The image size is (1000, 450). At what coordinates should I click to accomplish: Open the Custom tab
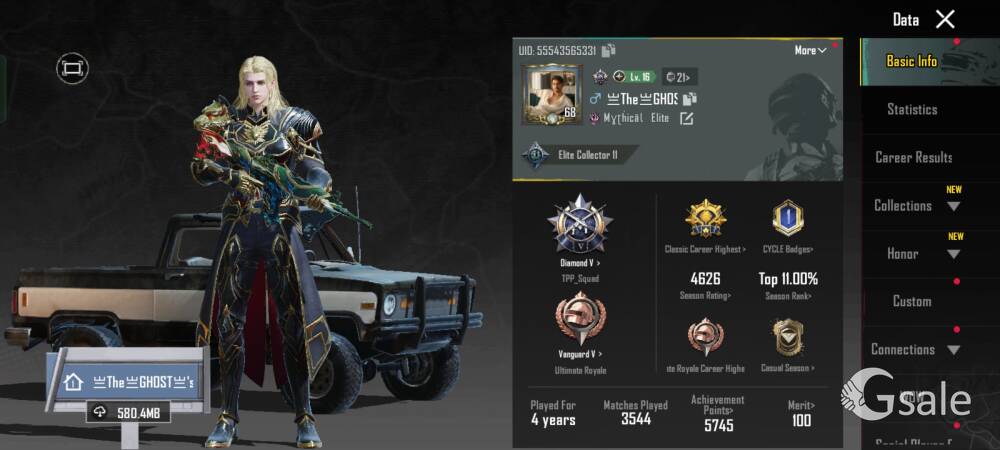tap(911, 301)
